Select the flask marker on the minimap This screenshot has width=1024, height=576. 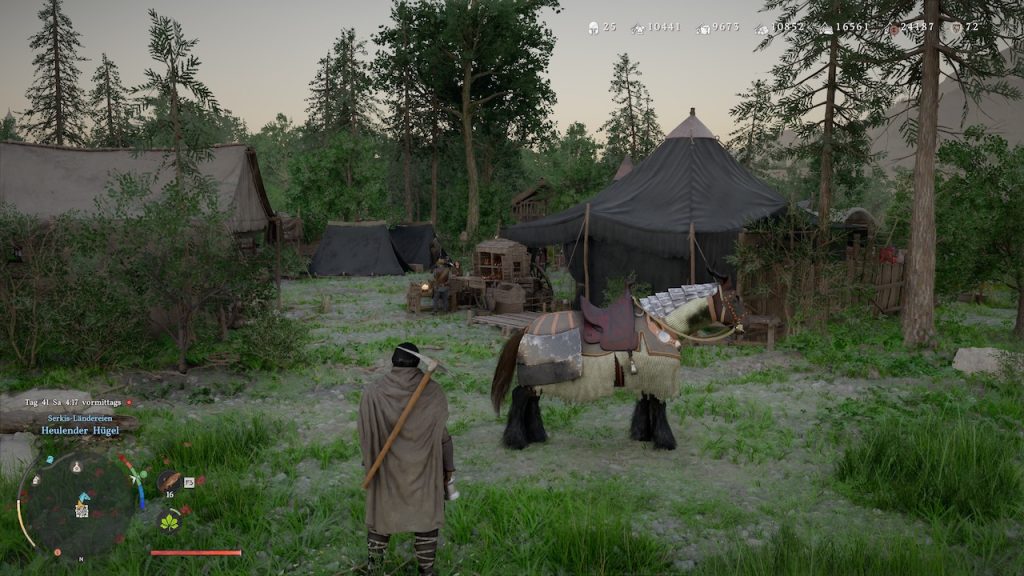[x=76, y=466]
